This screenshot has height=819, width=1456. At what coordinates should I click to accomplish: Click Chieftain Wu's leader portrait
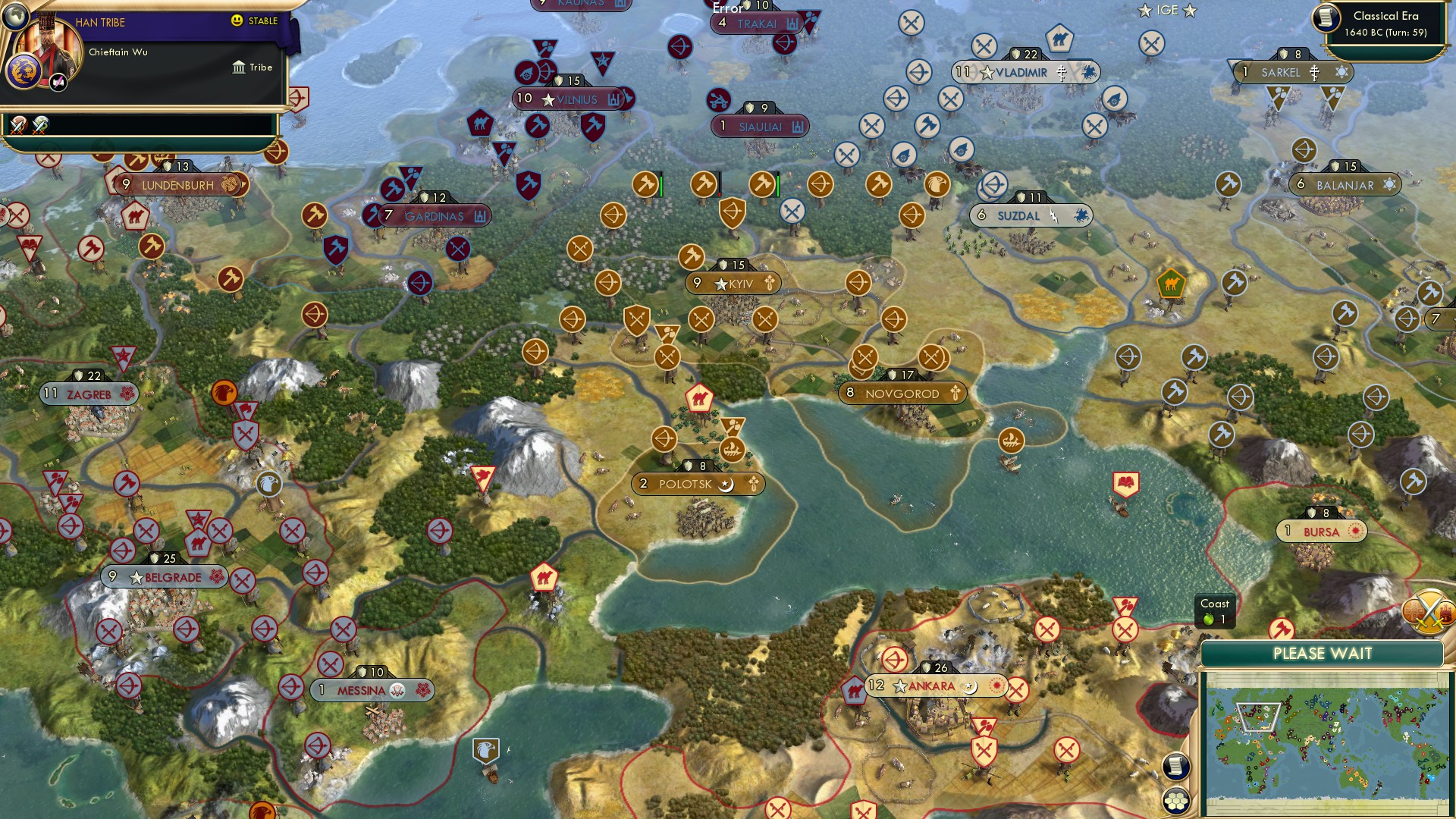[x=48, y=45]
